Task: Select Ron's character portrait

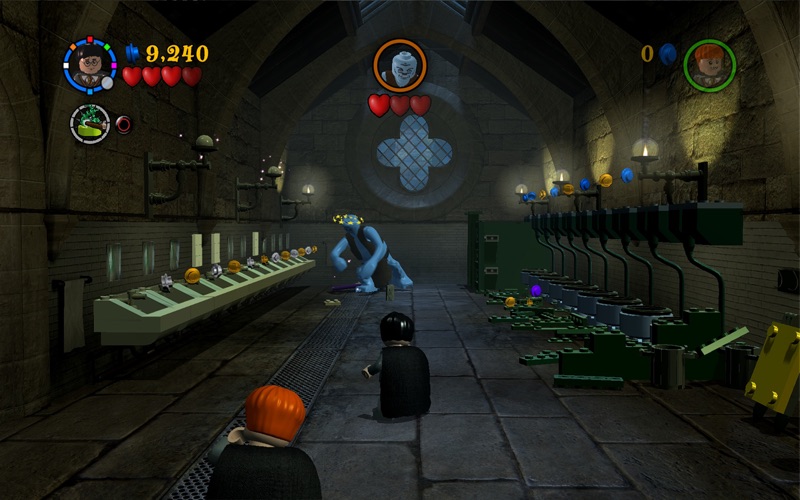Action: pos(710,65)
